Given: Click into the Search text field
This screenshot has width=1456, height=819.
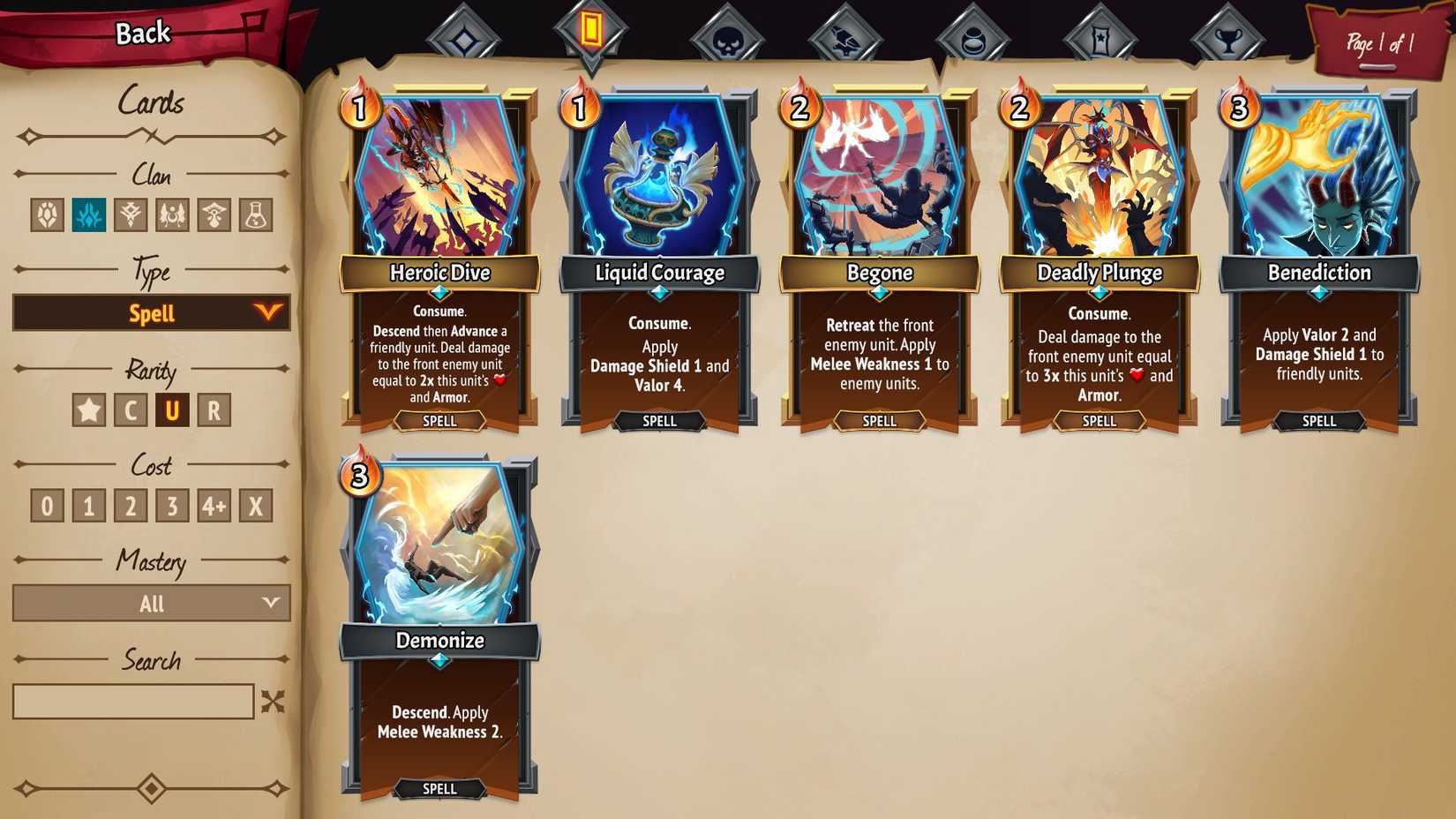Looking at the screenshot, I should click(132, 701).
